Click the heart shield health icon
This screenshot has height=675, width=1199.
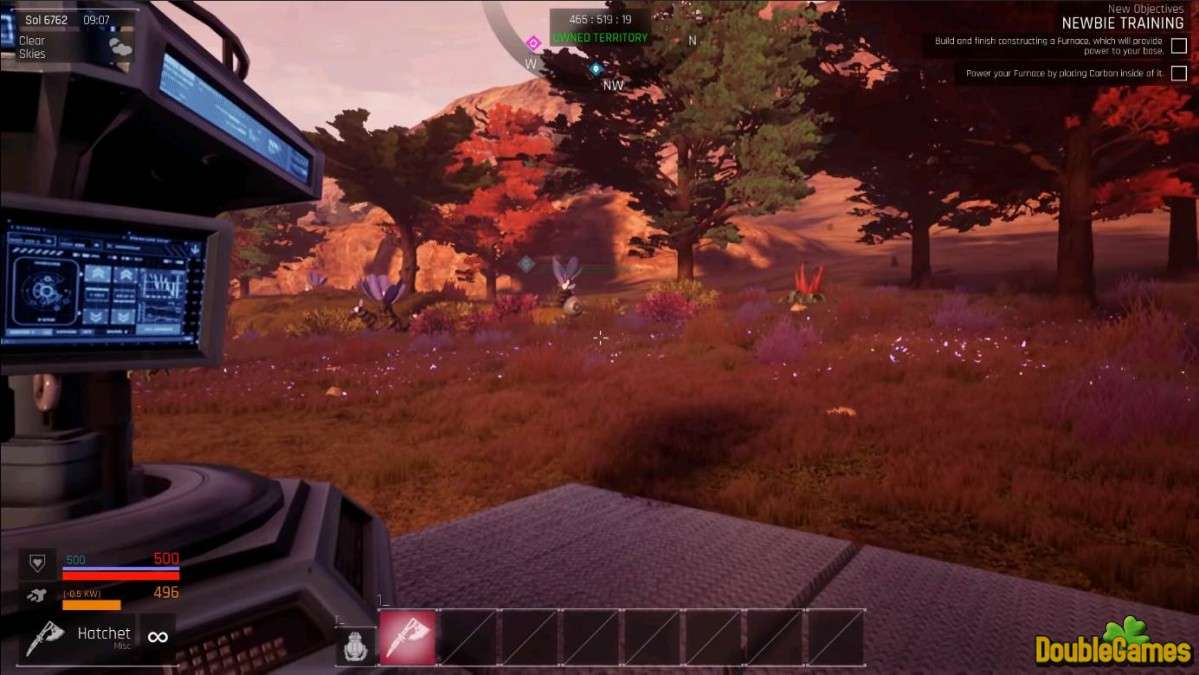[x=38, y=564]
